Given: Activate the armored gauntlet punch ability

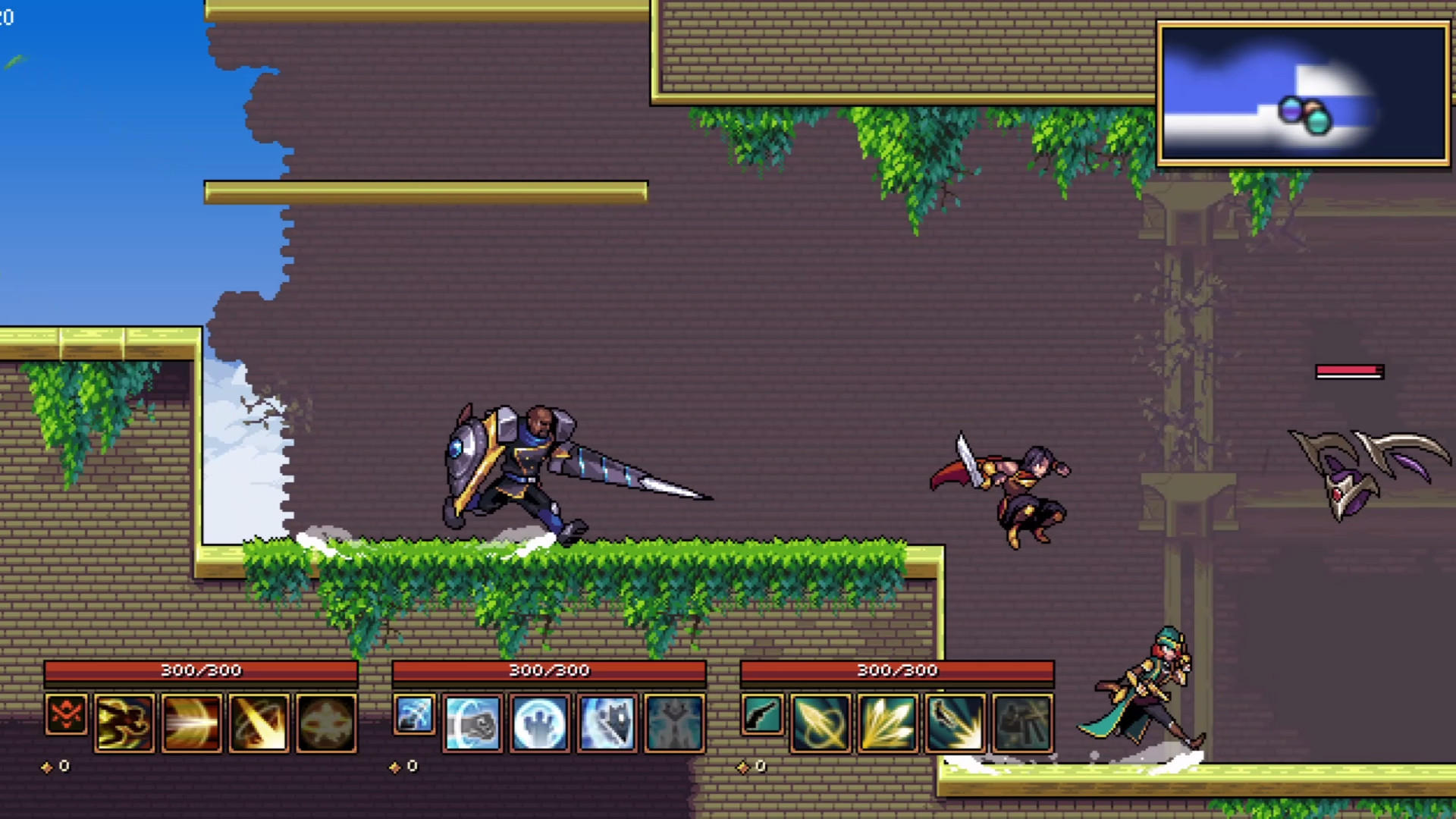Looking at the screenshot, I should [472, 722].
